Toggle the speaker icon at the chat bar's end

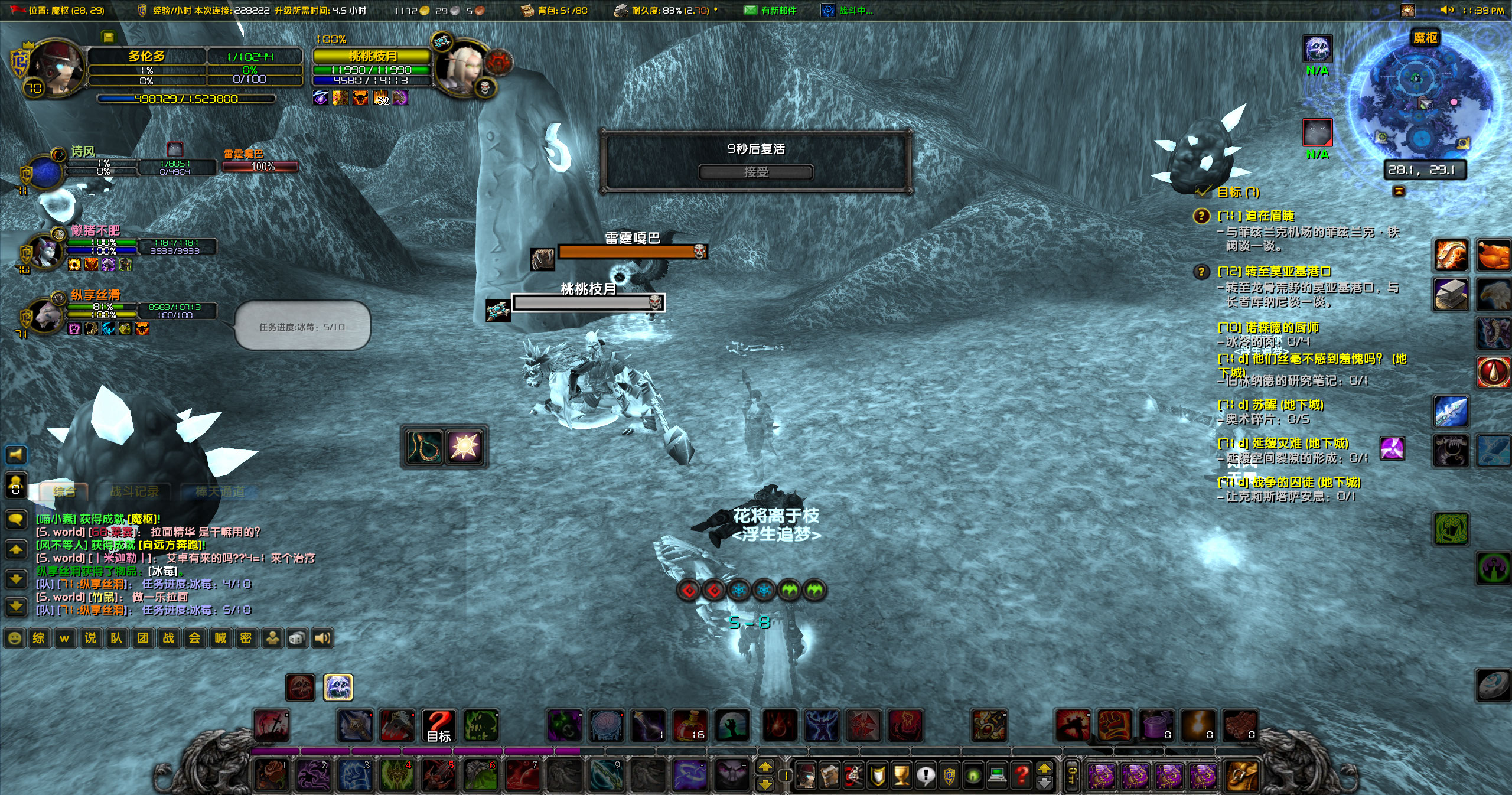click(324, 638)
